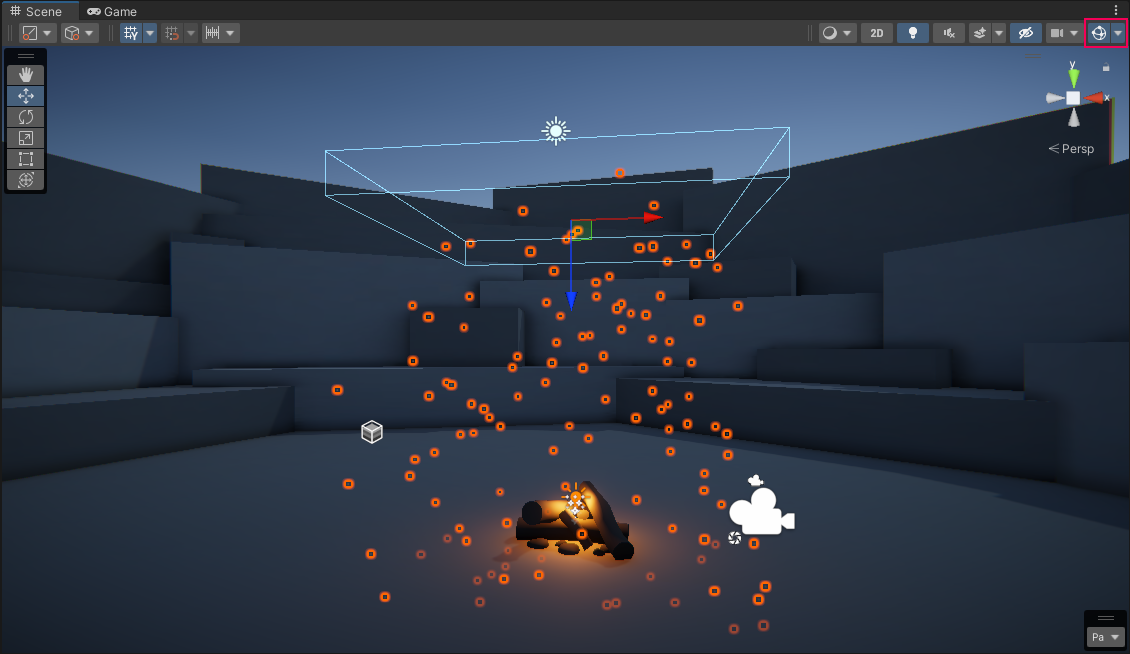This screenshot has height=654, width=1130.
Task: Choose the hand view tool
Action: pyautogui.click(x=26, y=74)
